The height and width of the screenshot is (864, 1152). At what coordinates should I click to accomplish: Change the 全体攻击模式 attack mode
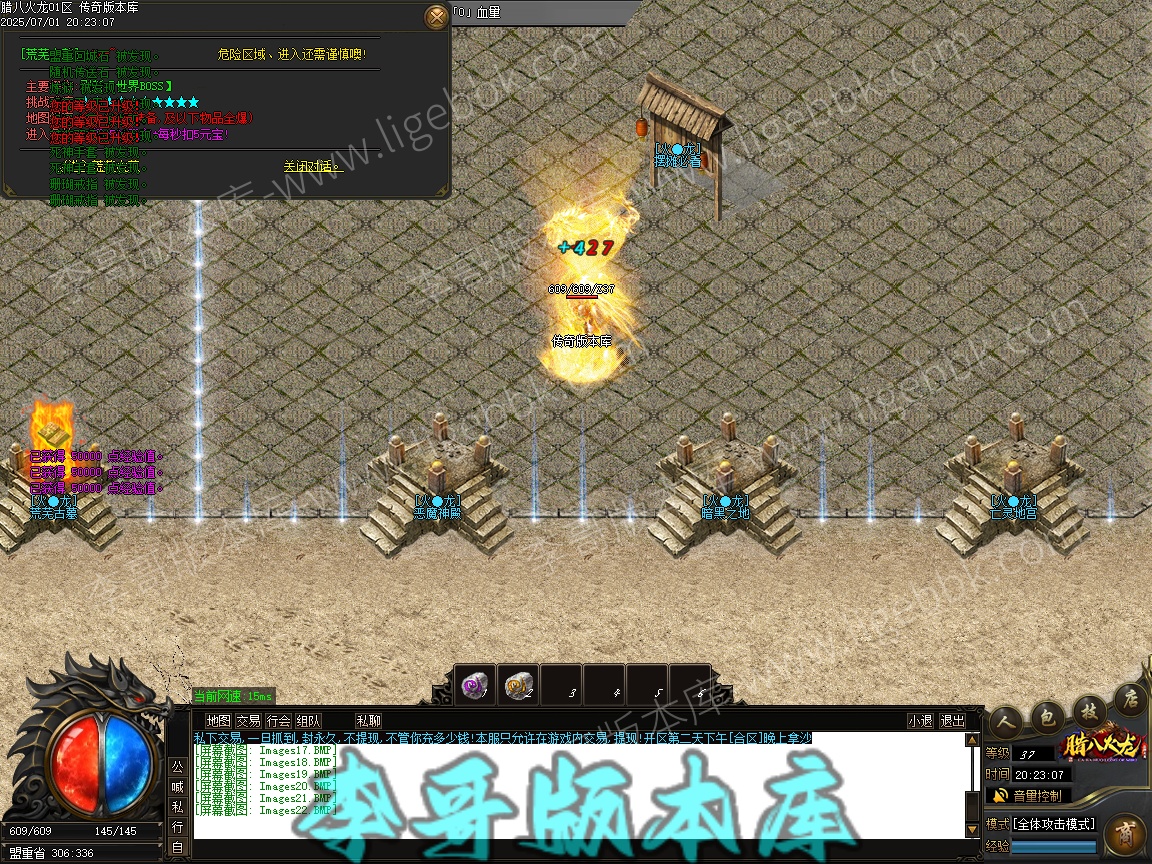click(1054, 824)
